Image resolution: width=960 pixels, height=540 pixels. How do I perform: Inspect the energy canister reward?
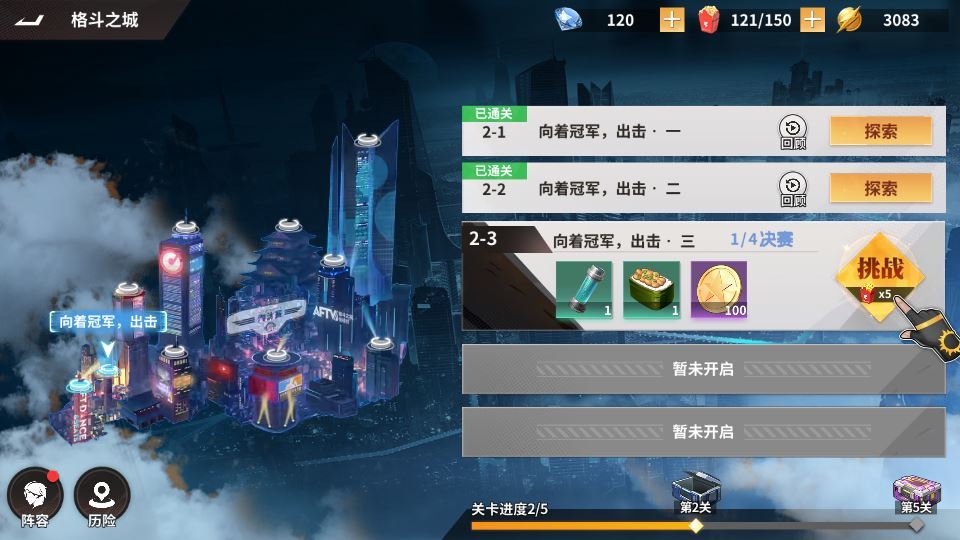[x=584, y=290]
